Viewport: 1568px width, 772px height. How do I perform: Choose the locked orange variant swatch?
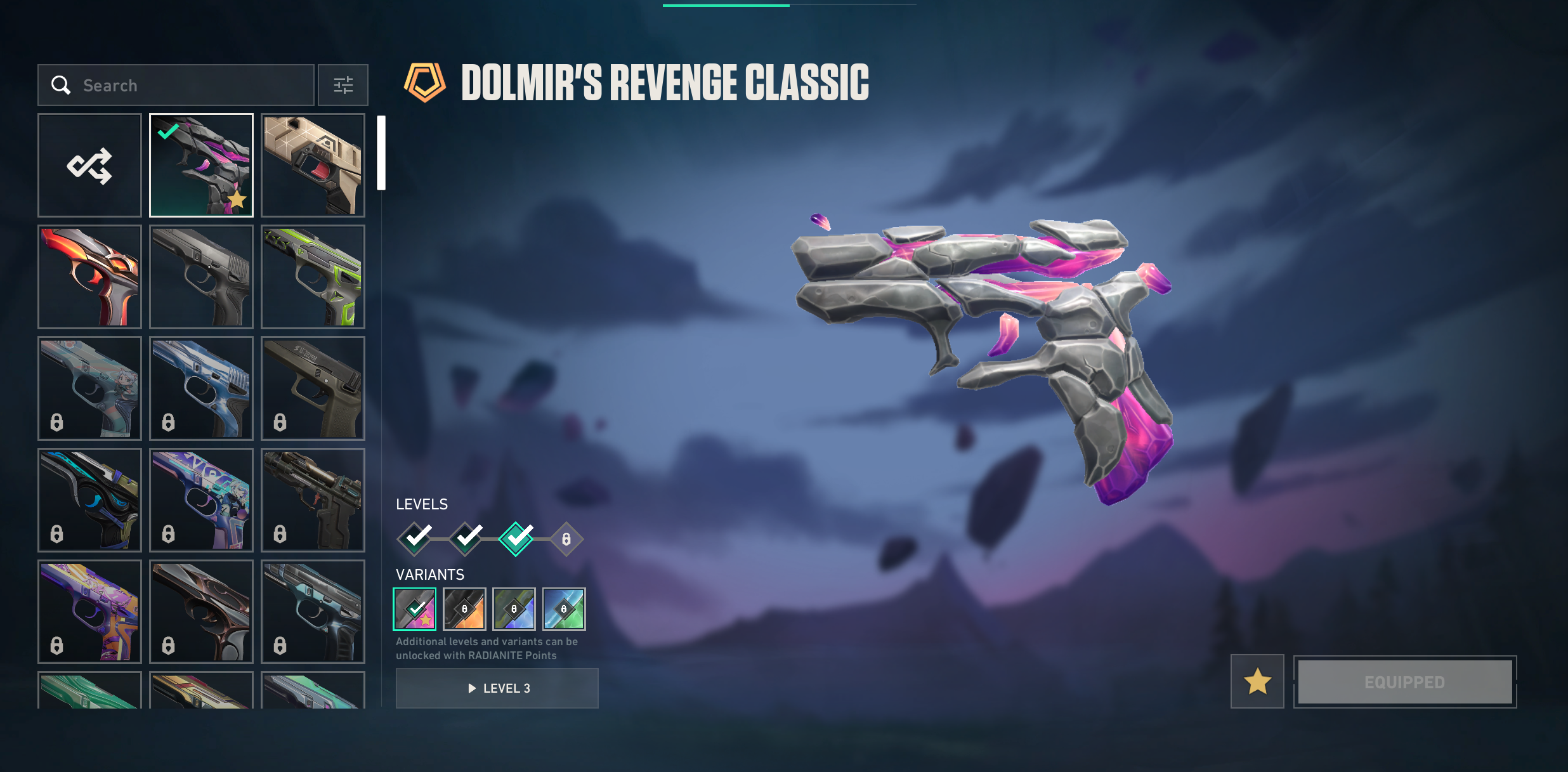tap(464, 609)
